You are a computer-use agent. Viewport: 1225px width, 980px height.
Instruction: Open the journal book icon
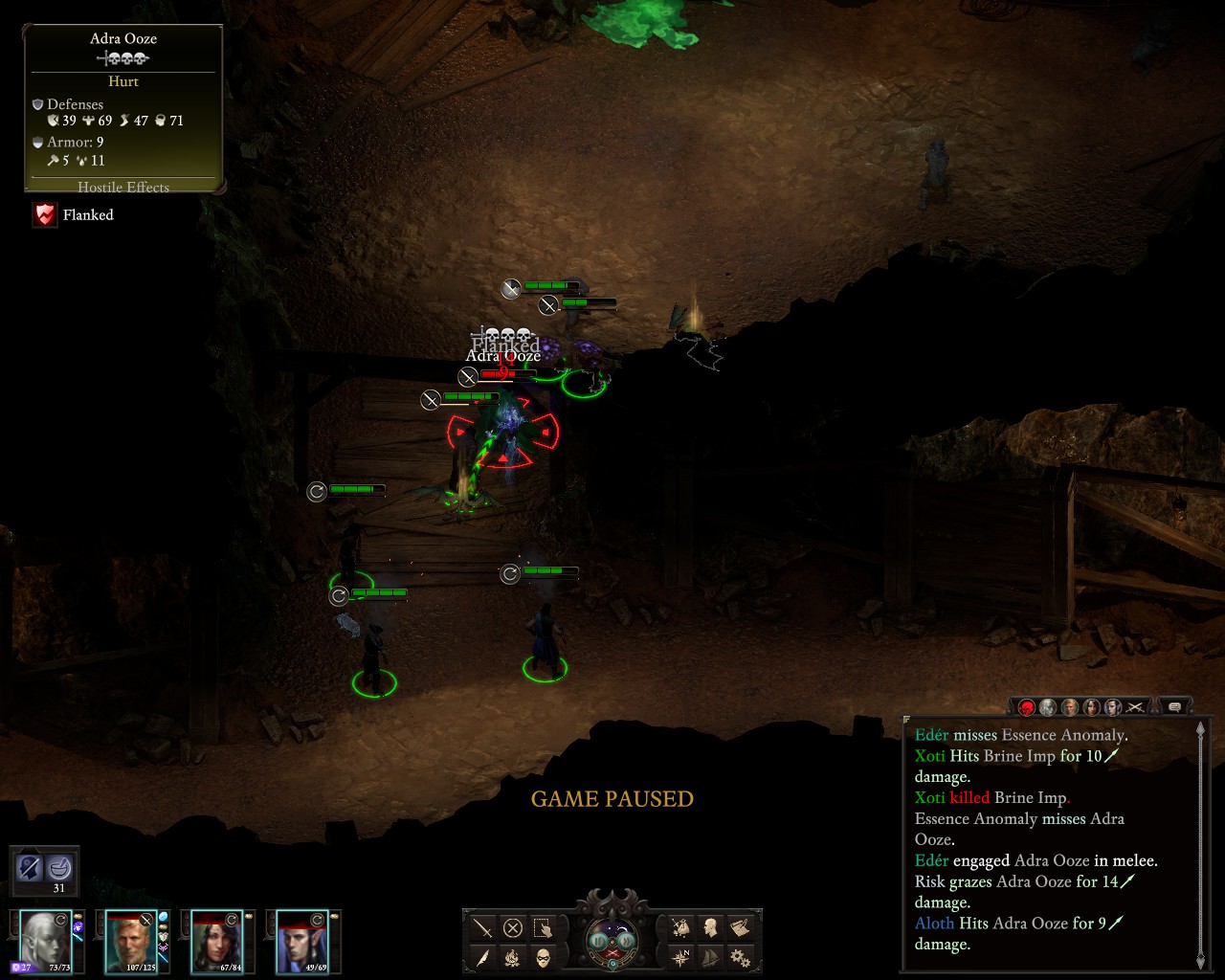click(x=740, y=927)
